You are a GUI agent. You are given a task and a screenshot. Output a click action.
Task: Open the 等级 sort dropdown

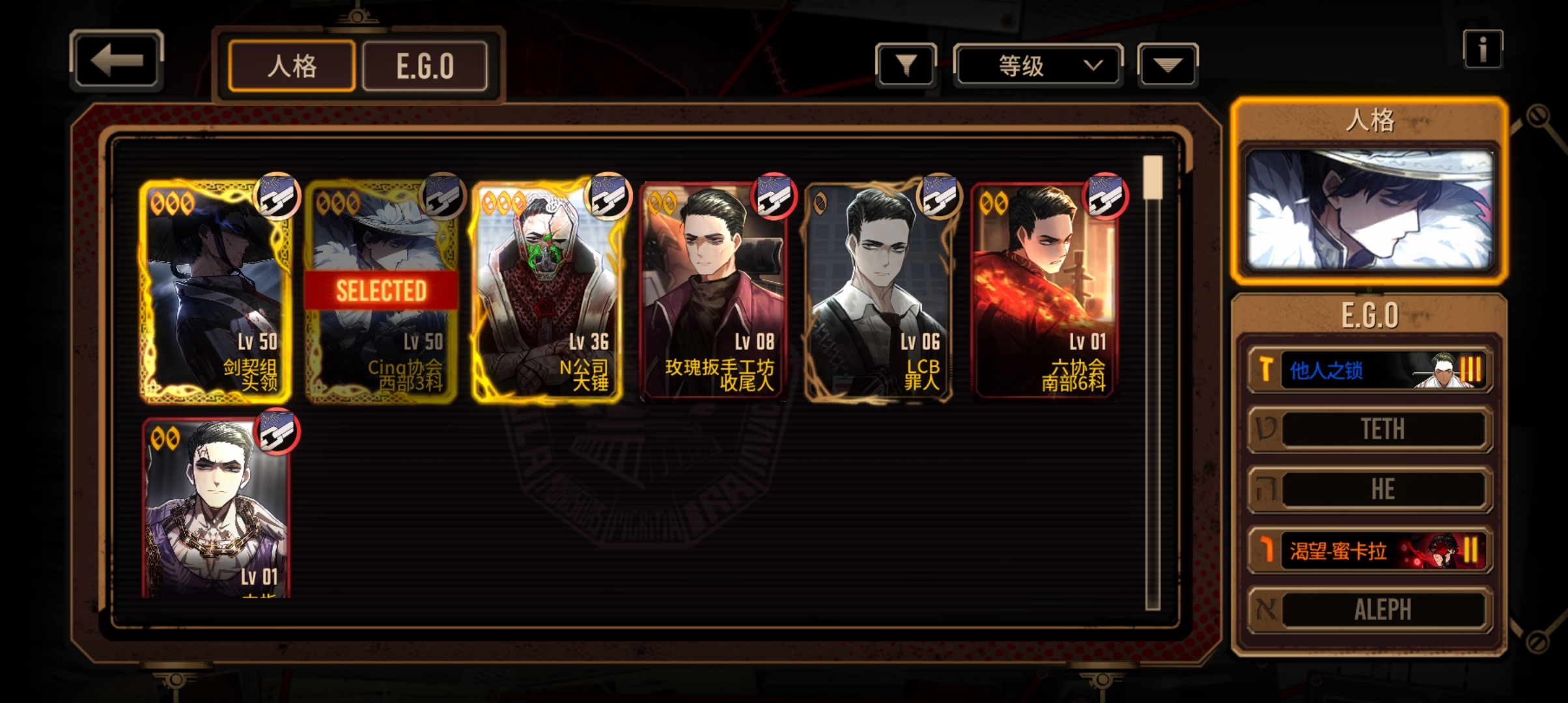click(x=1038, y=65)
